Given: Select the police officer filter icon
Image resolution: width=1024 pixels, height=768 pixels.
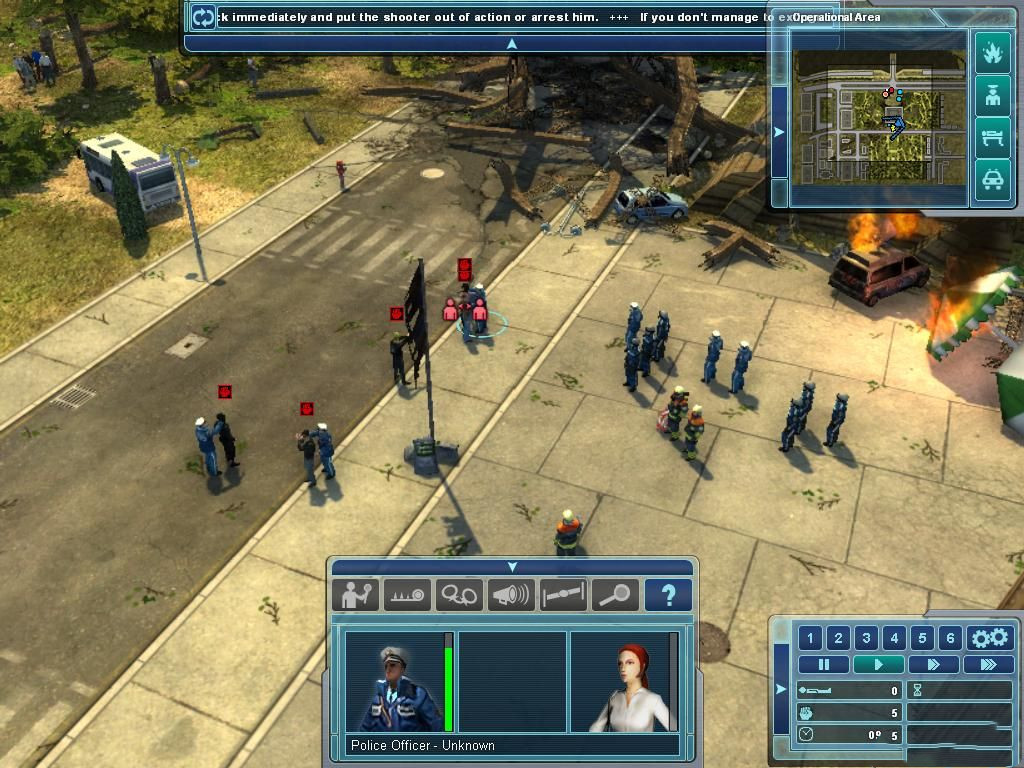Looking at the screenshot, I should point(992,96).
